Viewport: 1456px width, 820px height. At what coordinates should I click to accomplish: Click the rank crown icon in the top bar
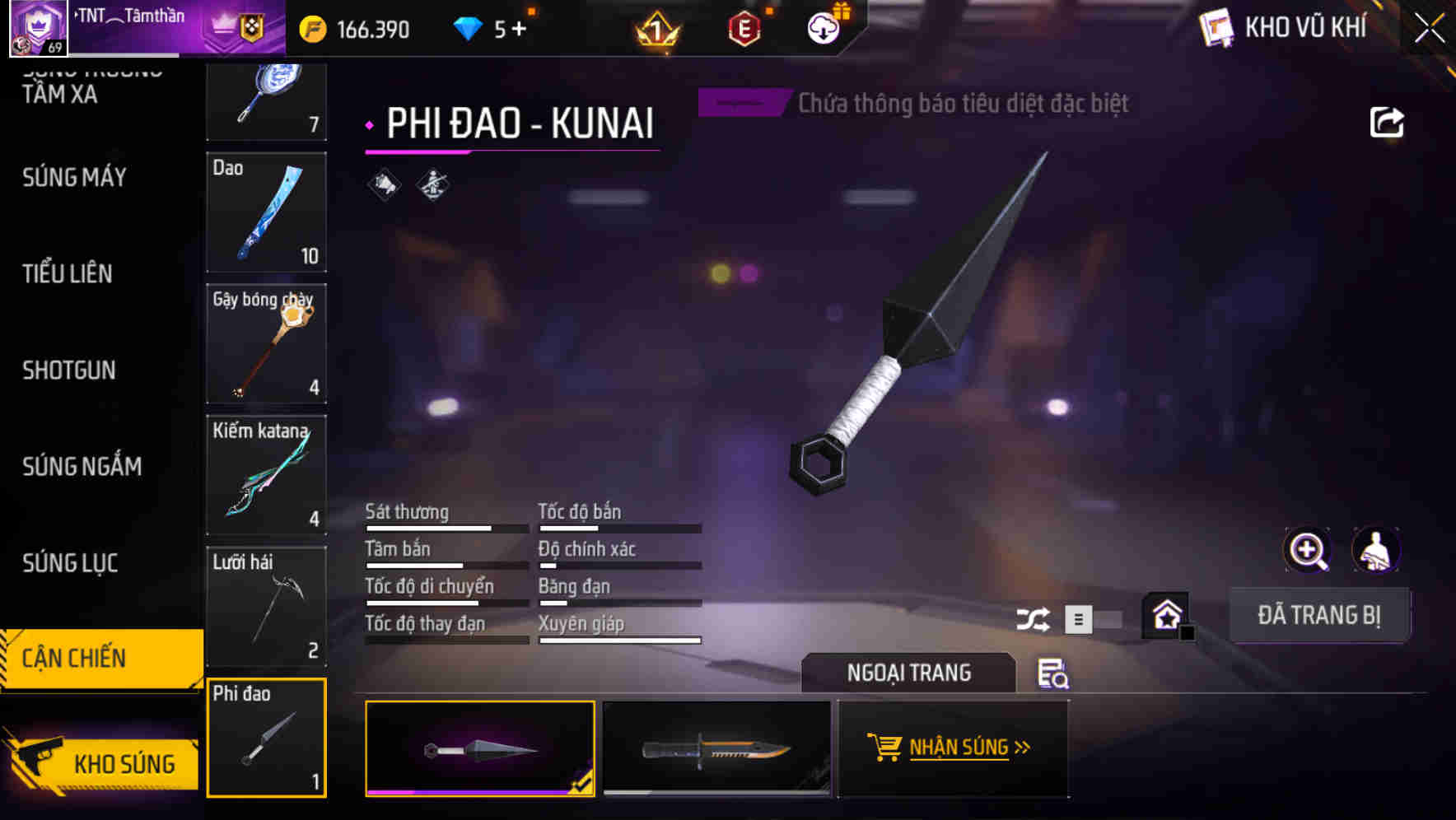pyautogui.click(x=655, y=29)
